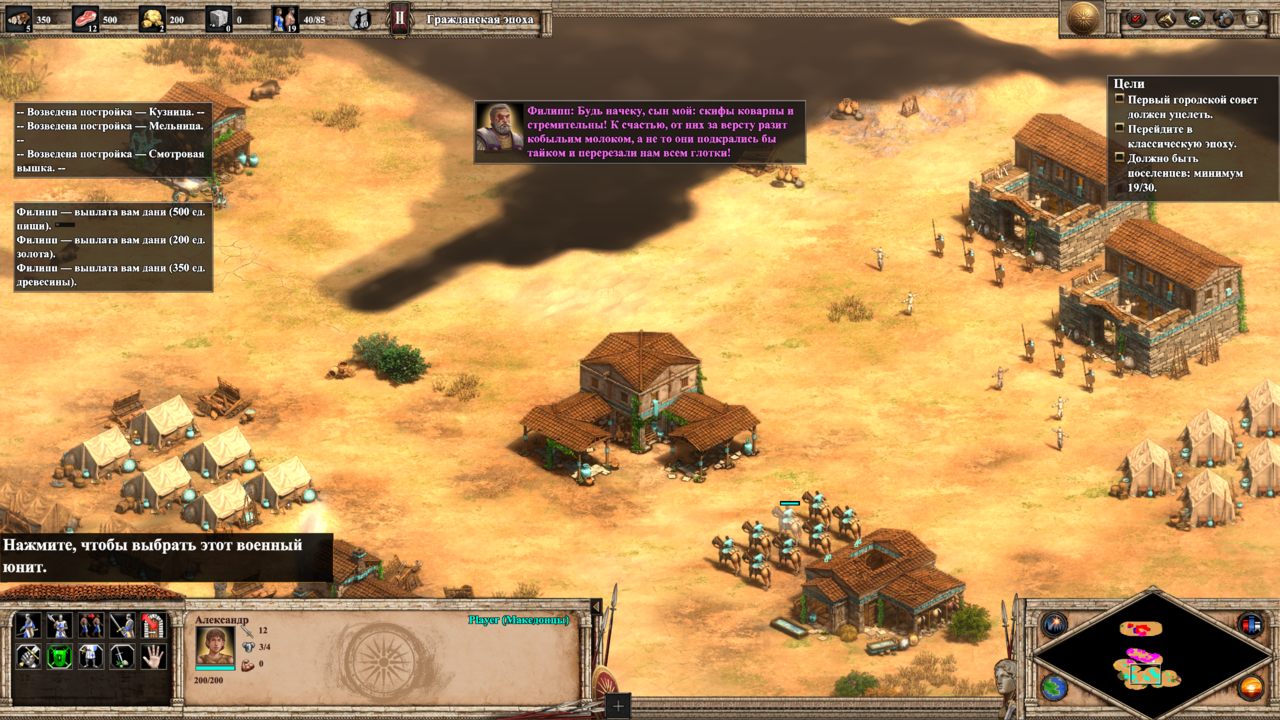Viewport: 1280px width, 720px height.
Task: Click the golden horn icon in top bar
Action: 1165,17
